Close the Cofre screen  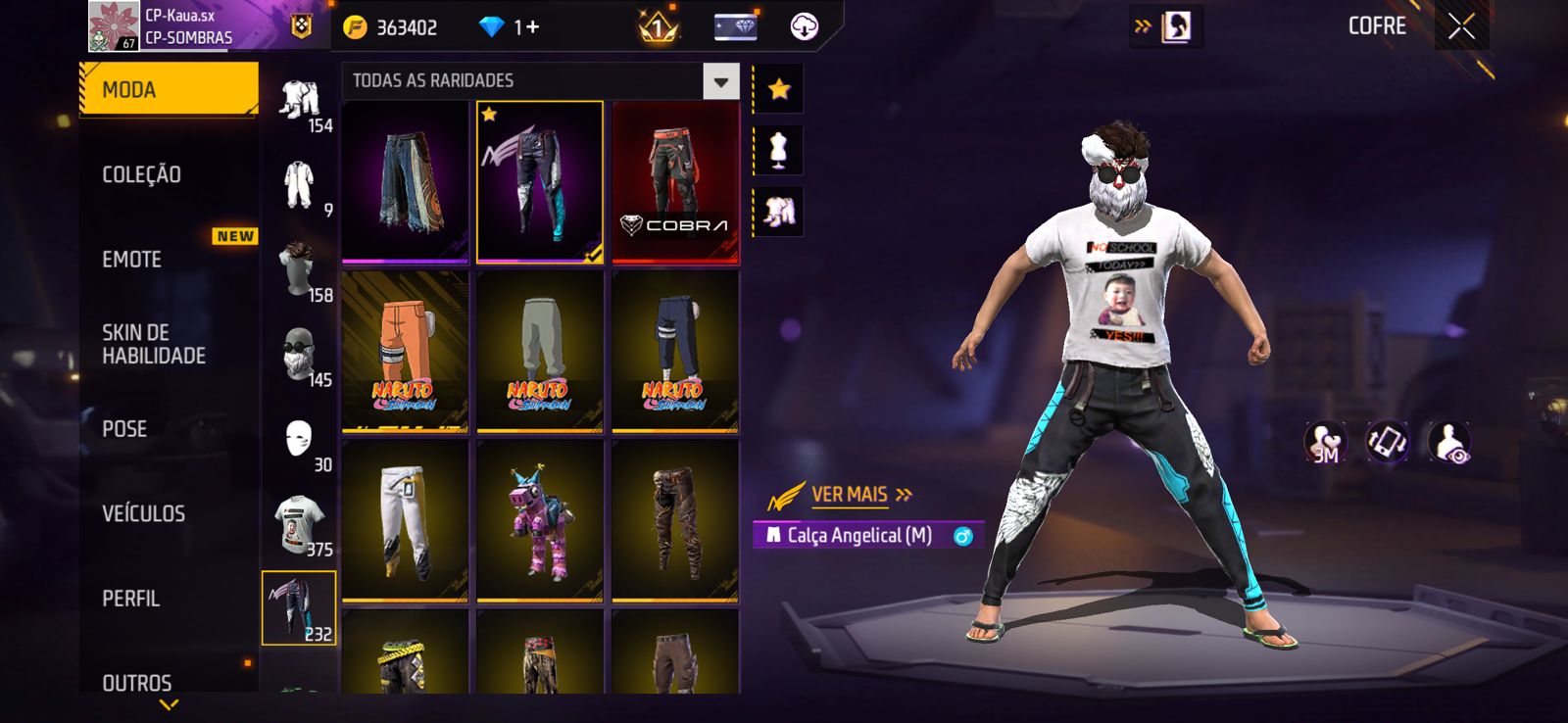[1461, 27]
